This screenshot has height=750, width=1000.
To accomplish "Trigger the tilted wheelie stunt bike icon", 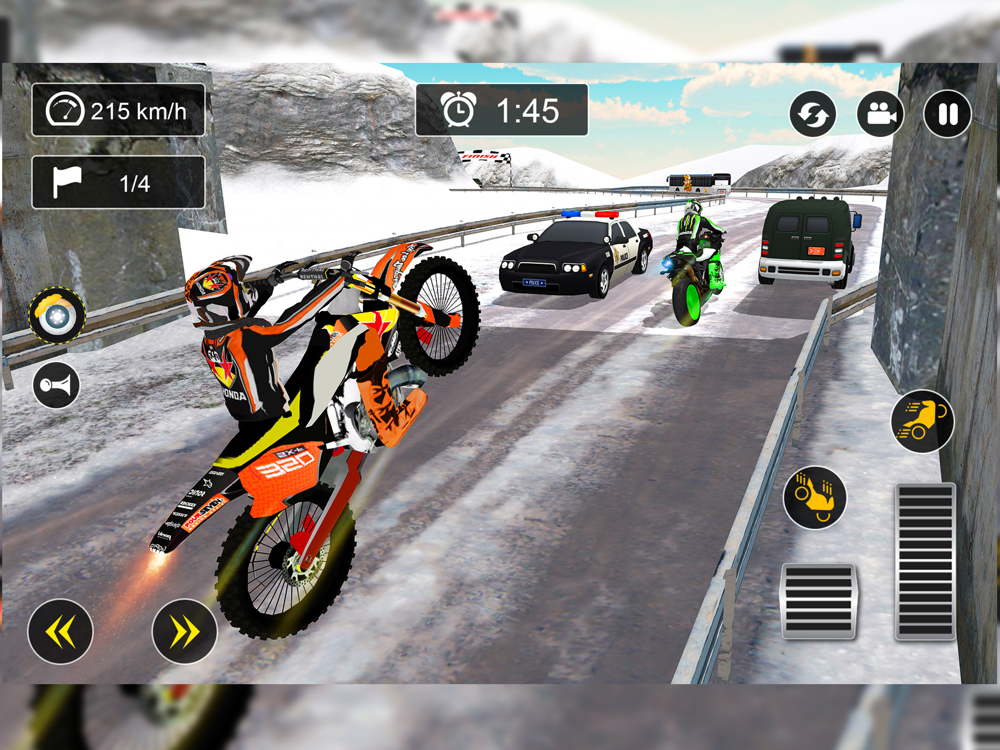I will pyautogui.click(x=814, y=497).
